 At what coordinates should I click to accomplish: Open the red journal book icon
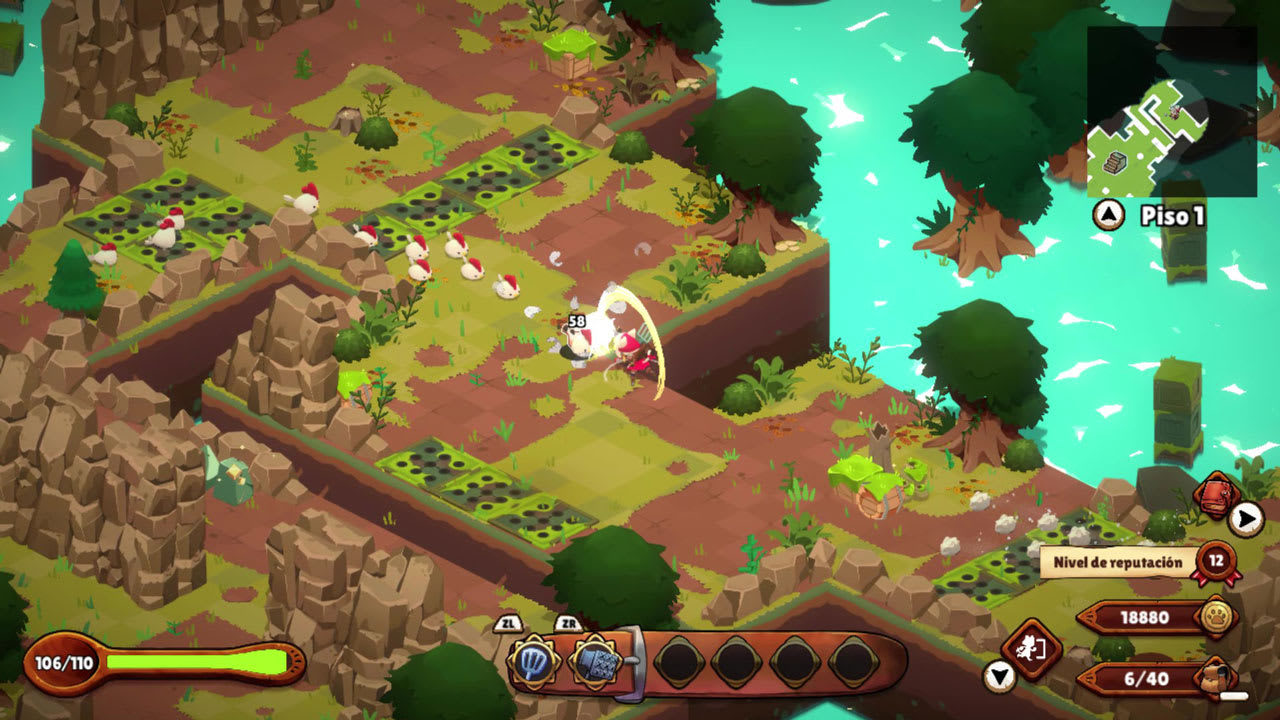click(1216, 496)
